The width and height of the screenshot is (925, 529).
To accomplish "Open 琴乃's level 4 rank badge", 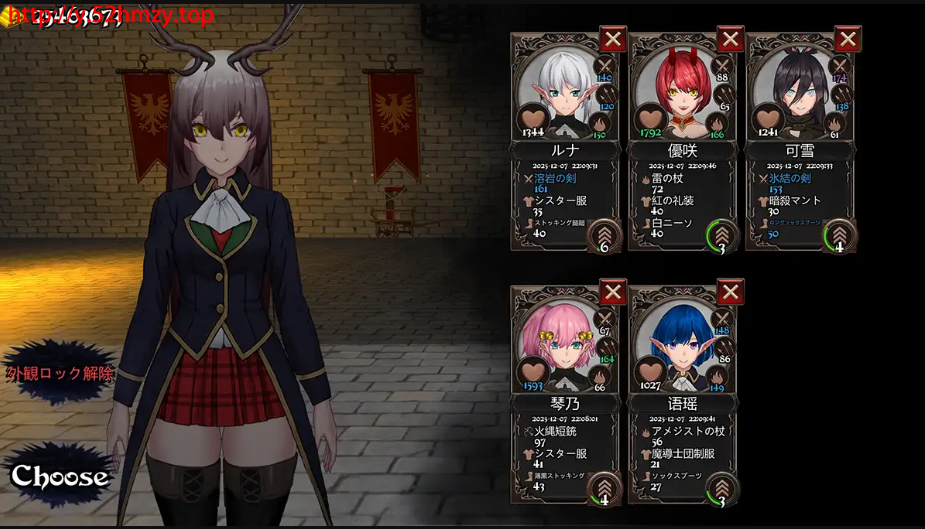I will 603,489.
